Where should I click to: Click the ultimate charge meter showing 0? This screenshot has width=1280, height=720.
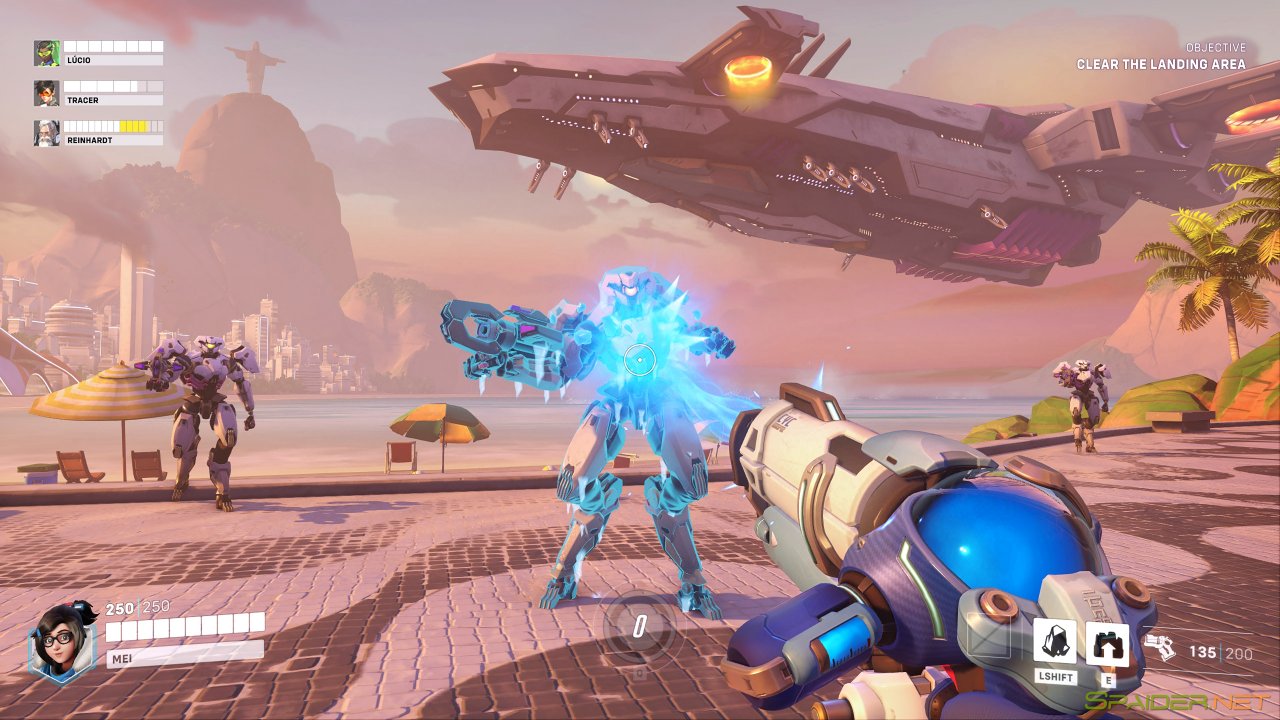click(x=640, y=628)
